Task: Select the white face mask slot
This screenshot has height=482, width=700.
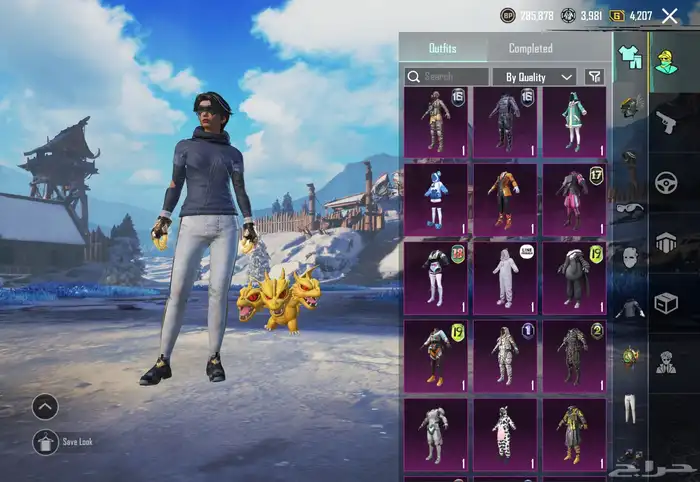Action: 630,258
